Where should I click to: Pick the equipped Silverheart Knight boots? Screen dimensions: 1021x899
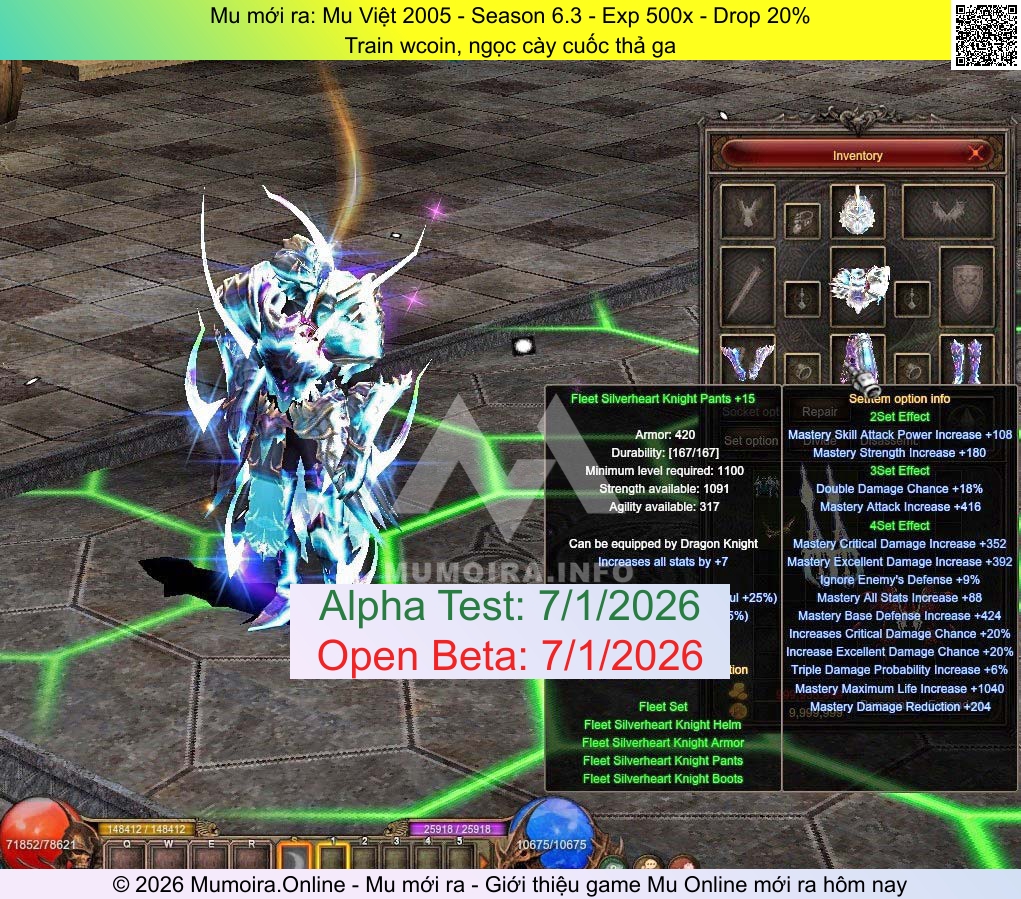pos(967,359)
